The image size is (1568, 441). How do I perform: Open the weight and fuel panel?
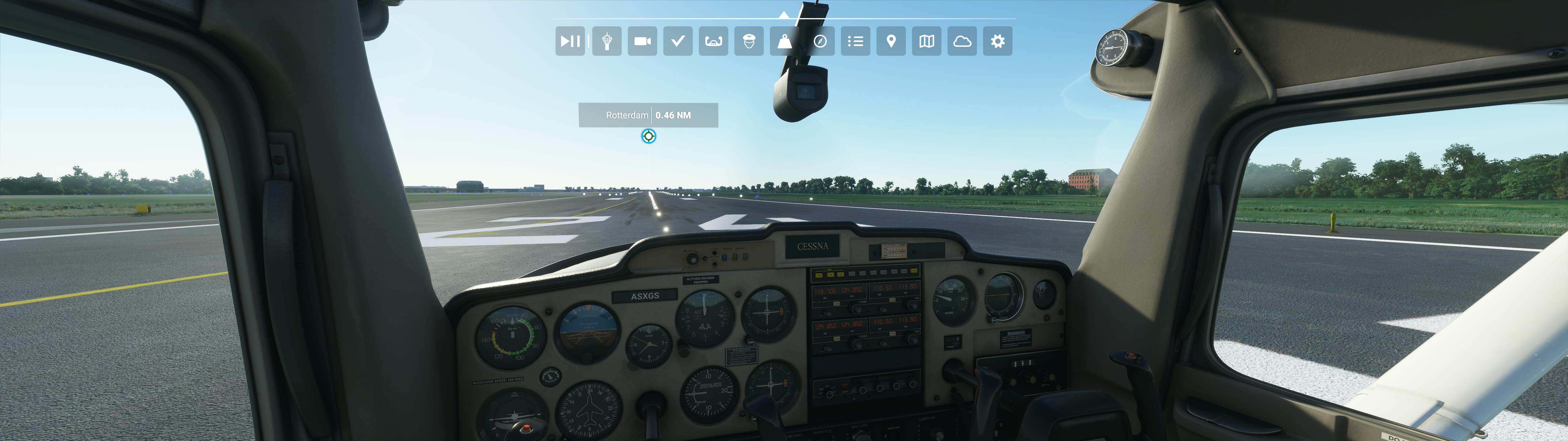(785, 41)
